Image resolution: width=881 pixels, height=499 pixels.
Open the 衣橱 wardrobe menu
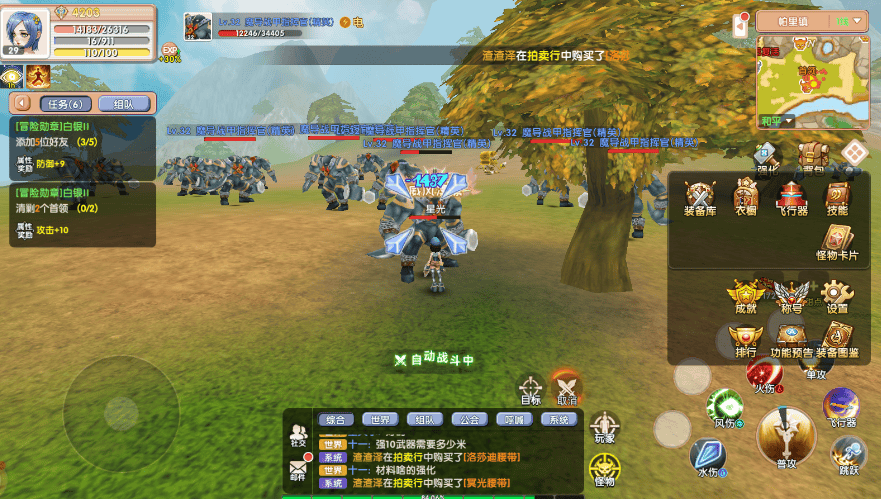[746, 198]
